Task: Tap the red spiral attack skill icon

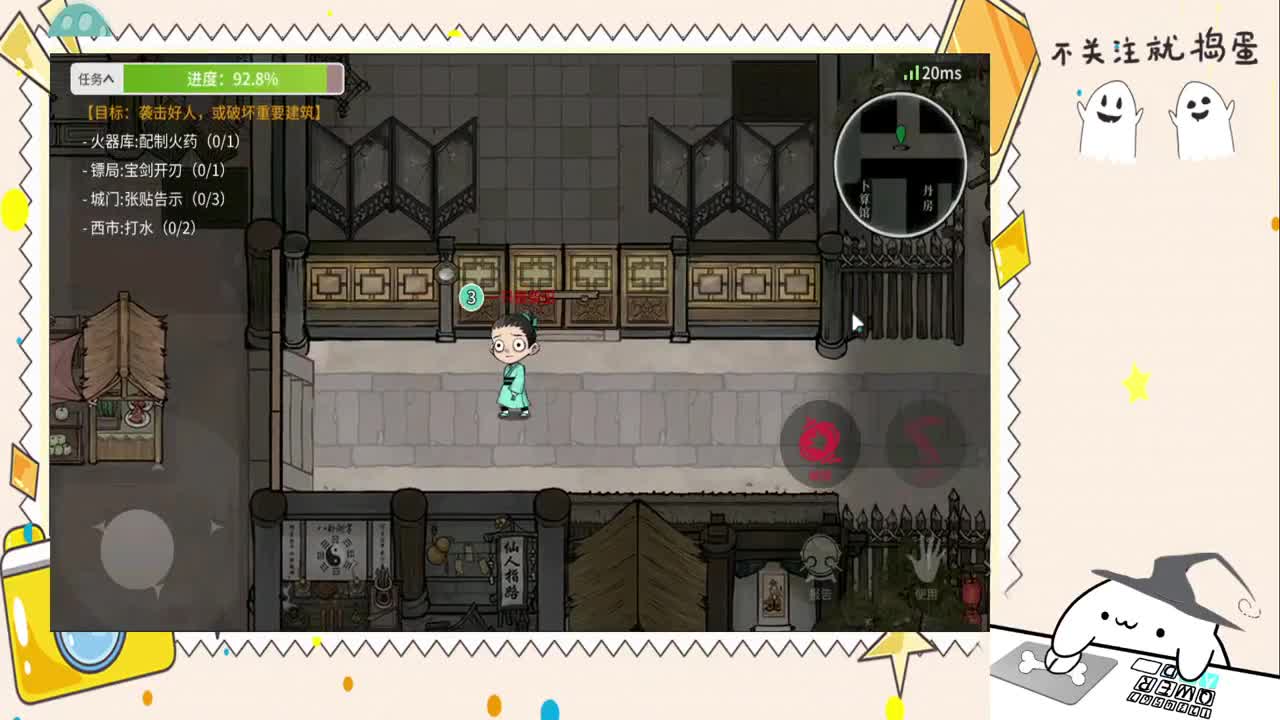Action: [821, 442]
